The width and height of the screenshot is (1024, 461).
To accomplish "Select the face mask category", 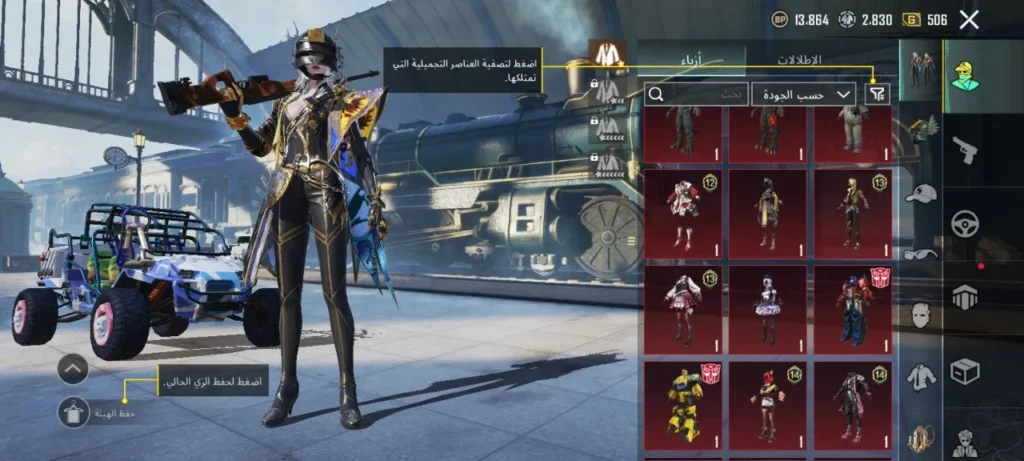I will (x=920, y=315).
